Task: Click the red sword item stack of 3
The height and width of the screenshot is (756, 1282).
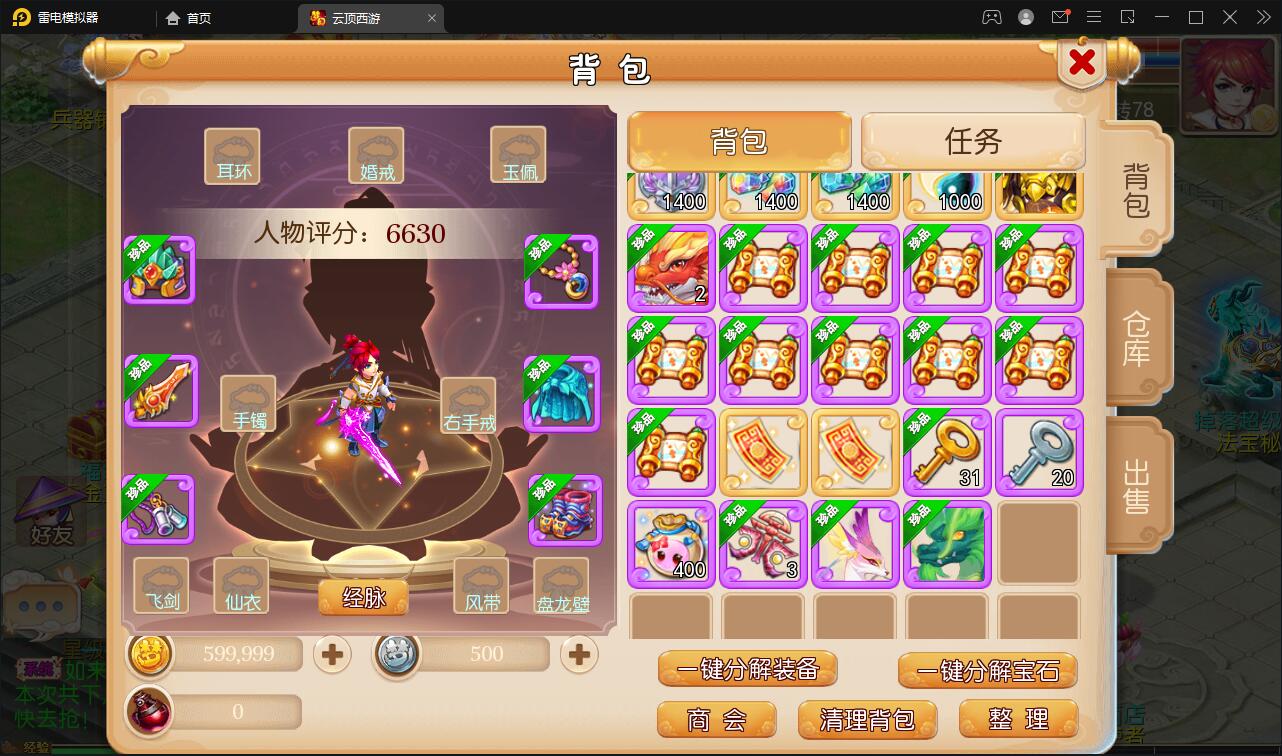Action: tap(762, 544)
